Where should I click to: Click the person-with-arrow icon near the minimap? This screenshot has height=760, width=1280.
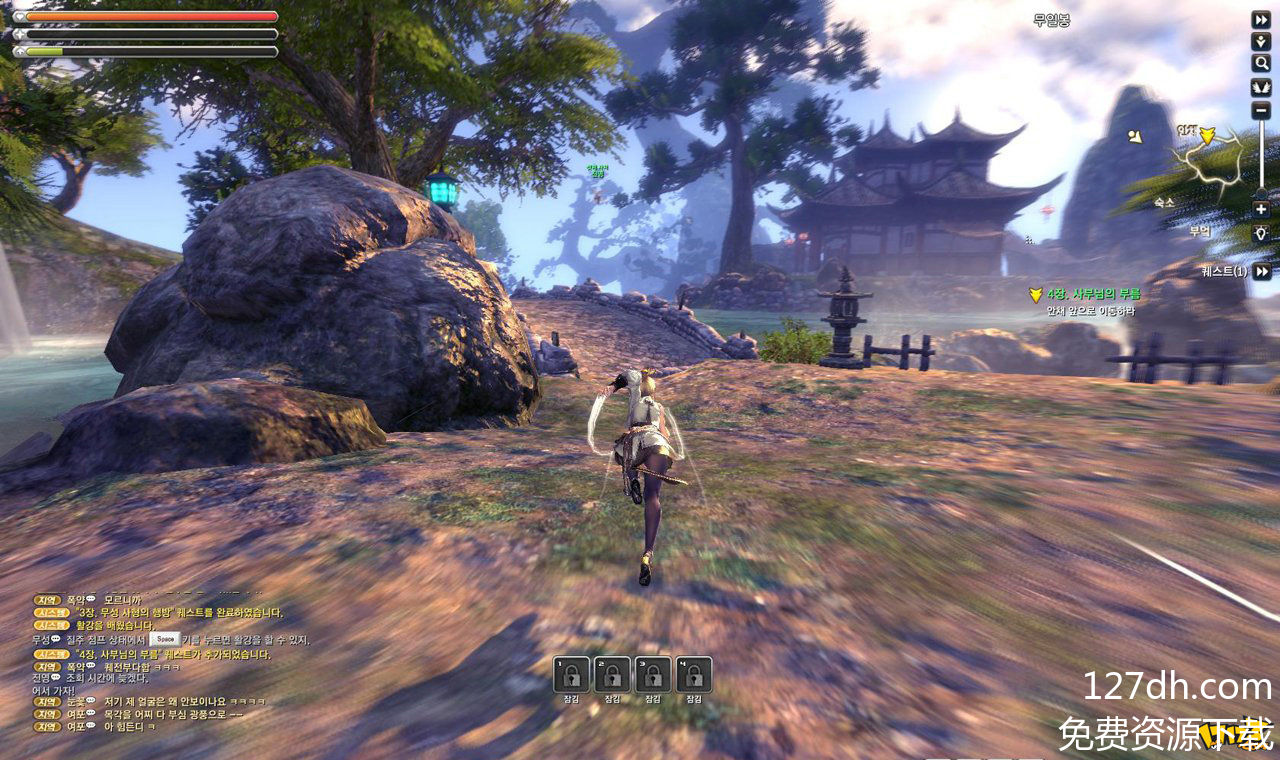[x=1261, y=41]
